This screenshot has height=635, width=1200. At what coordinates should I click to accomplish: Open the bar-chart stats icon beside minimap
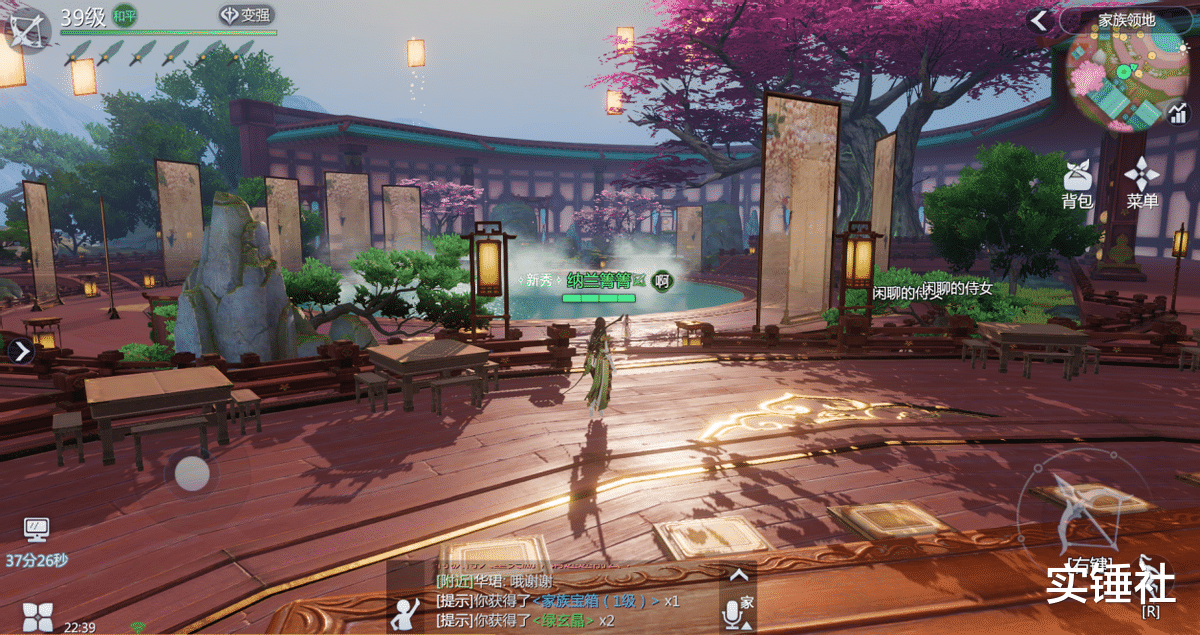pos(1178,114)
